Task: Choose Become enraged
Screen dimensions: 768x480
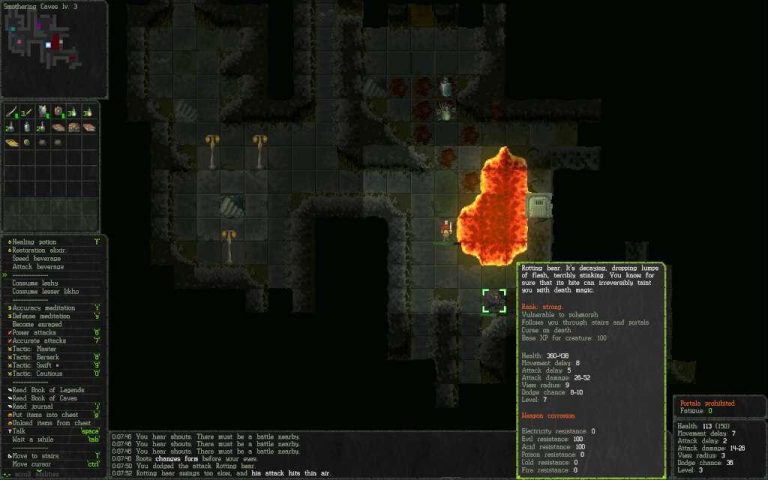Action: pyautogui.click(x=37, y=323)
